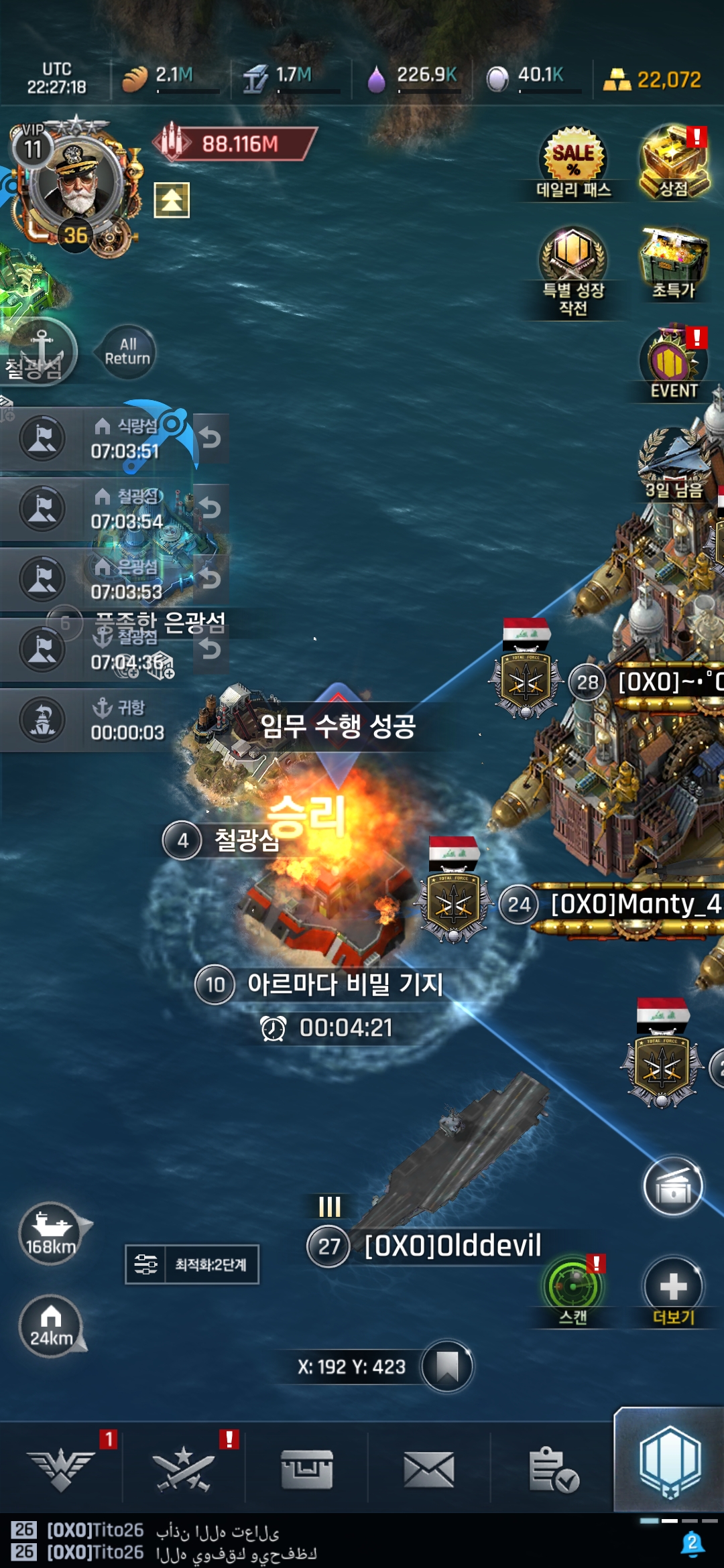Open the 스캔 radar scan icon
Screen dimensions: 724x1568
573,1287
